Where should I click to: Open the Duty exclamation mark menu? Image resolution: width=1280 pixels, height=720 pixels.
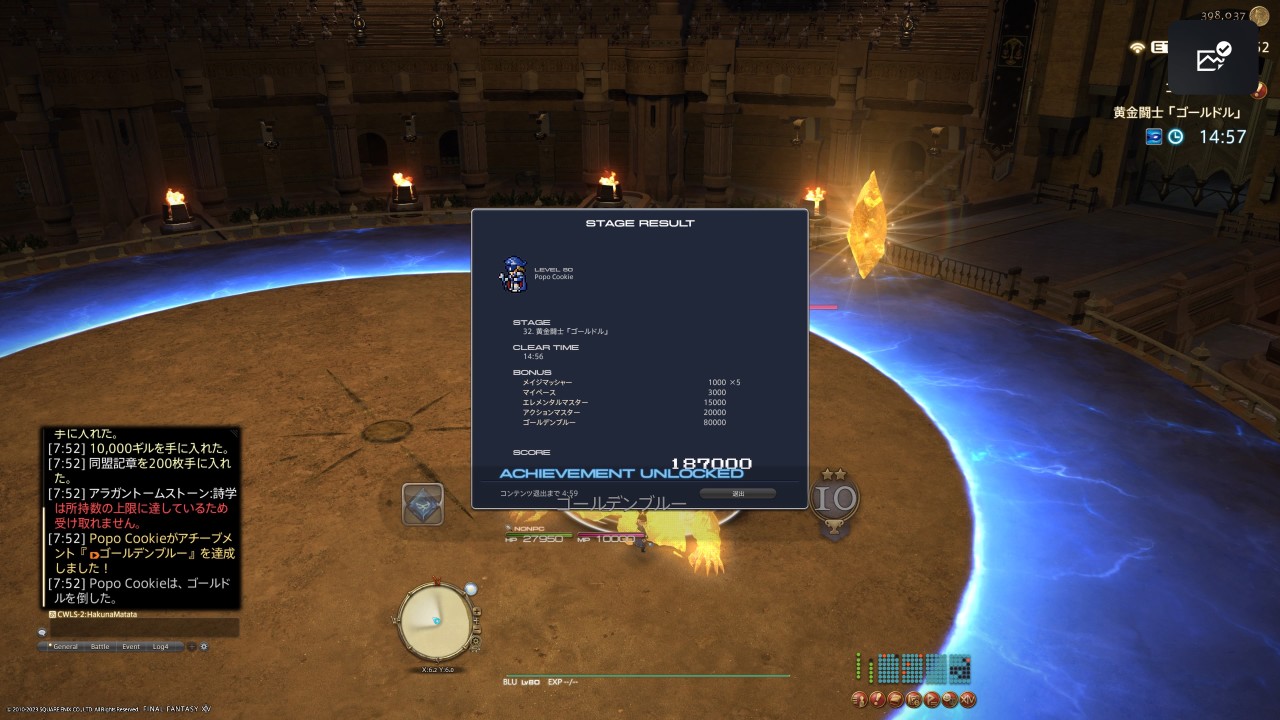coord(877,699)
